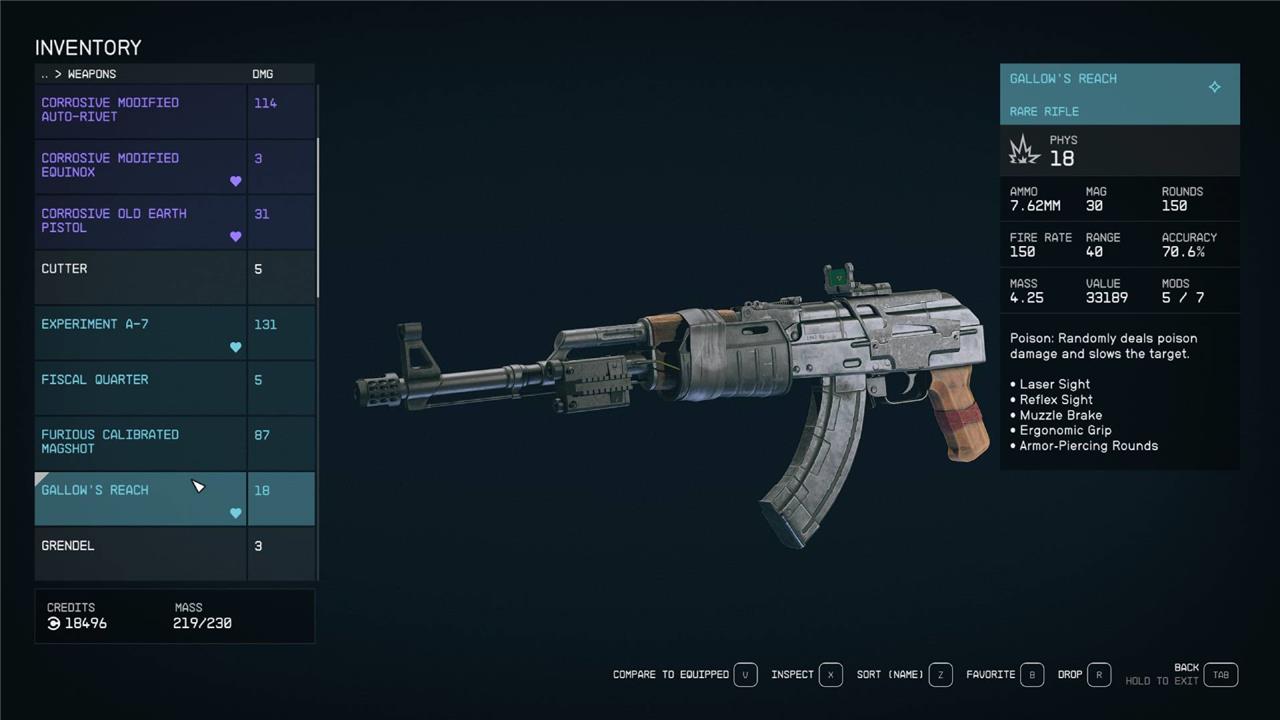Select Experiment A-7 weapon entry
This screenshot has width=1280, height=720.
point(140,332)
